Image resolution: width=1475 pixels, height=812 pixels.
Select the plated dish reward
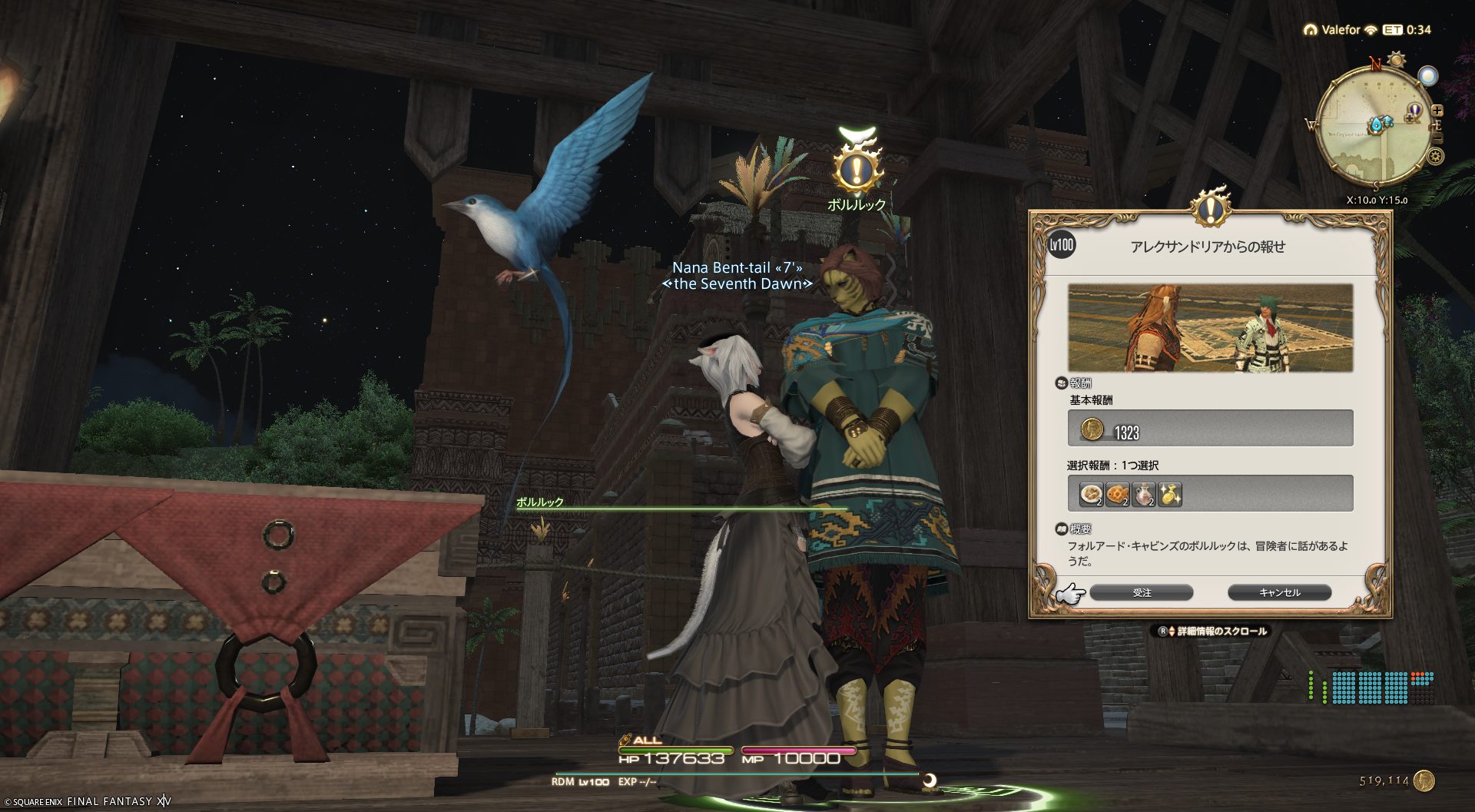[1091, 494]
